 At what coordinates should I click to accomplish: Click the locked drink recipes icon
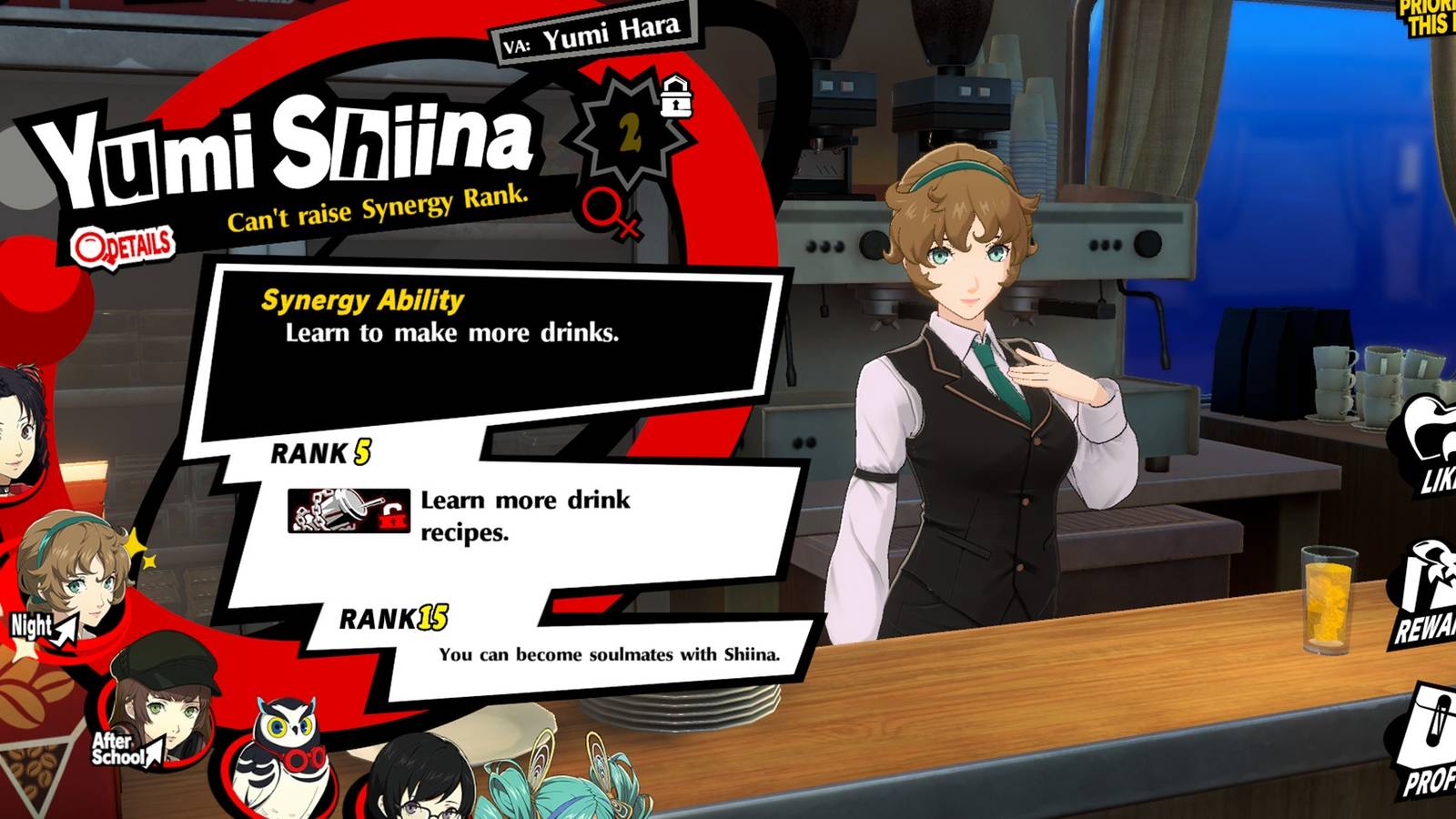(x=350, y=511)
